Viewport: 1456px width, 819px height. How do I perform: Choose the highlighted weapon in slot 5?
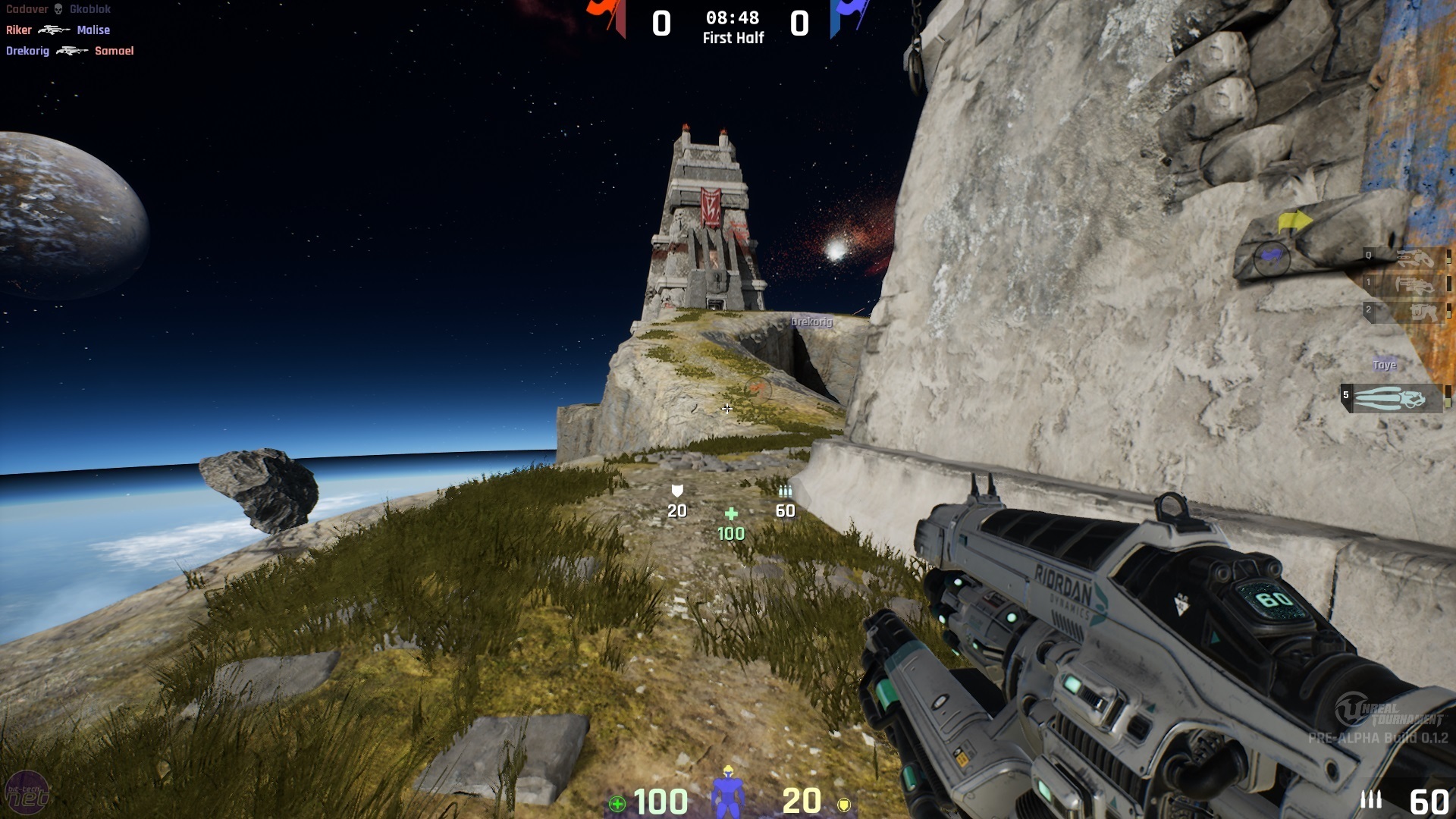[x=1392, y=398]
